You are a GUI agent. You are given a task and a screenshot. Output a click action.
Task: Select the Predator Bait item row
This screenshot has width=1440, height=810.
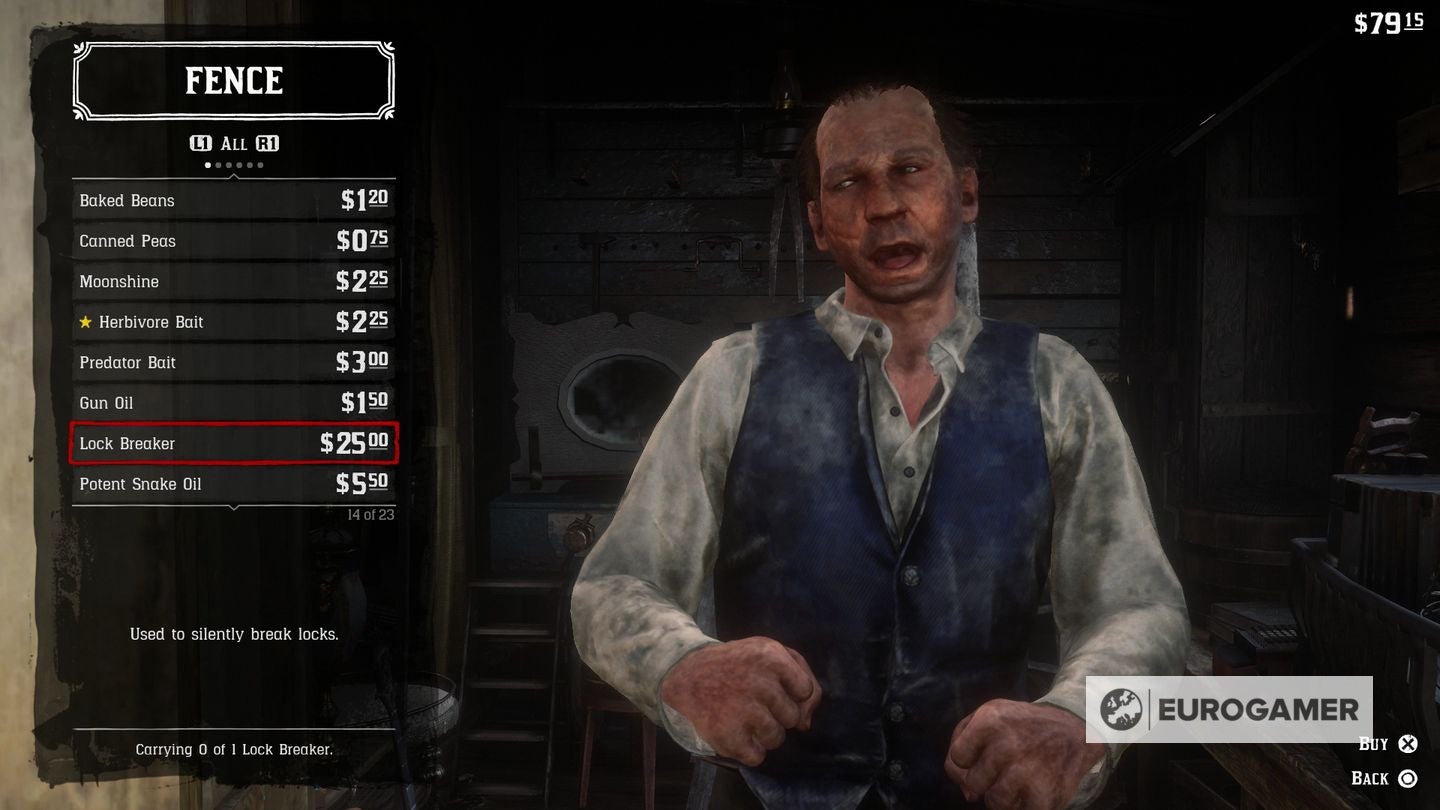tap(233, 362)
